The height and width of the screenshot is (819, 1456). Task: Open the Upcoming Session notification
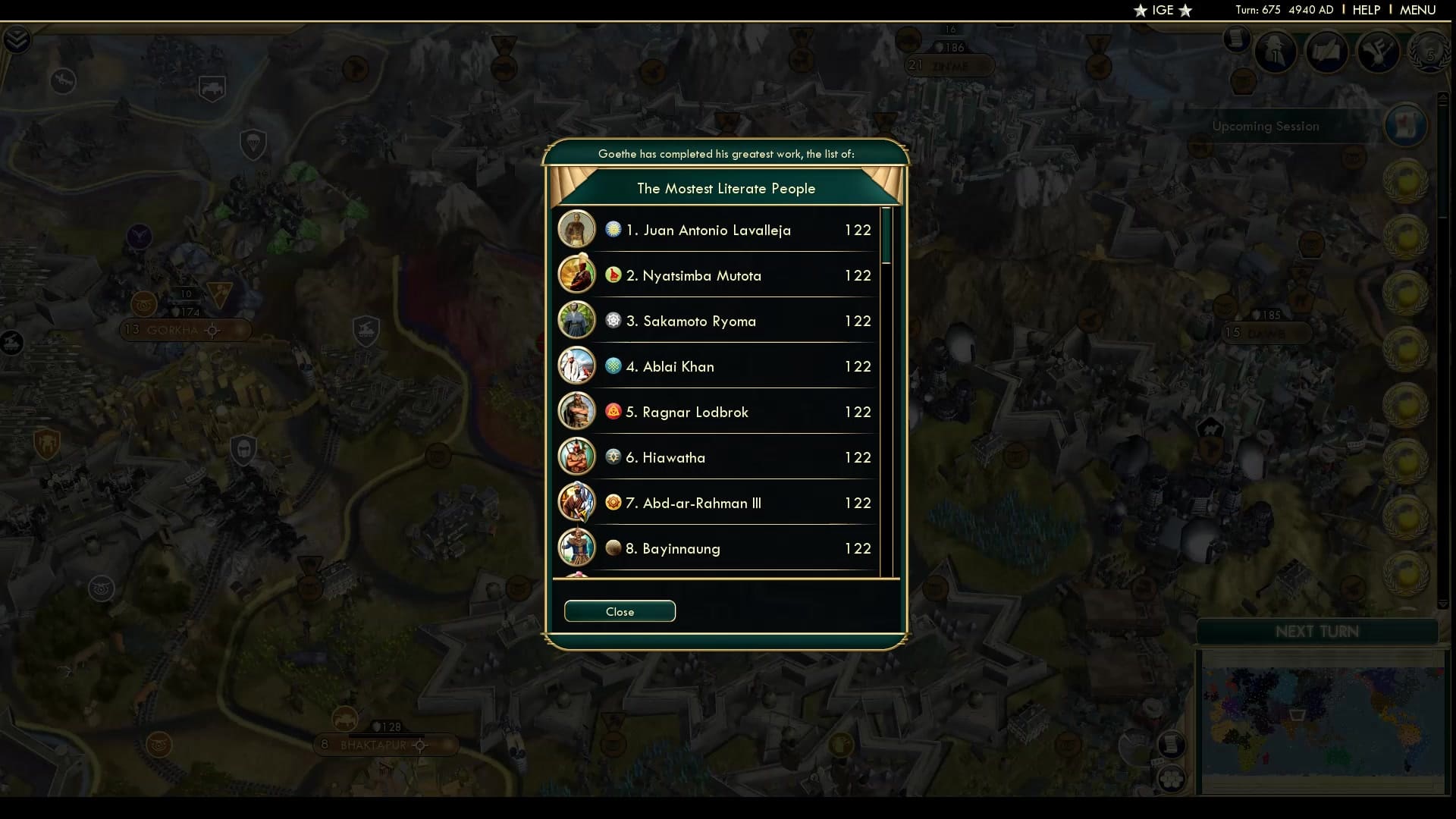coord(1266,127)
